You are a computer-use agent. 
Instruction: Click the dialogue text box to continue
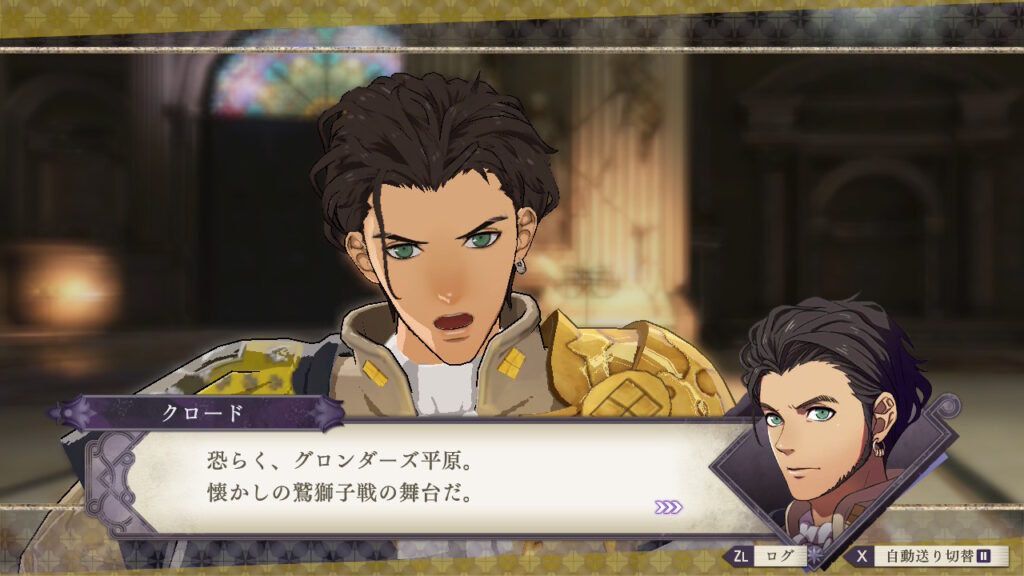click(x=420, y=475)
